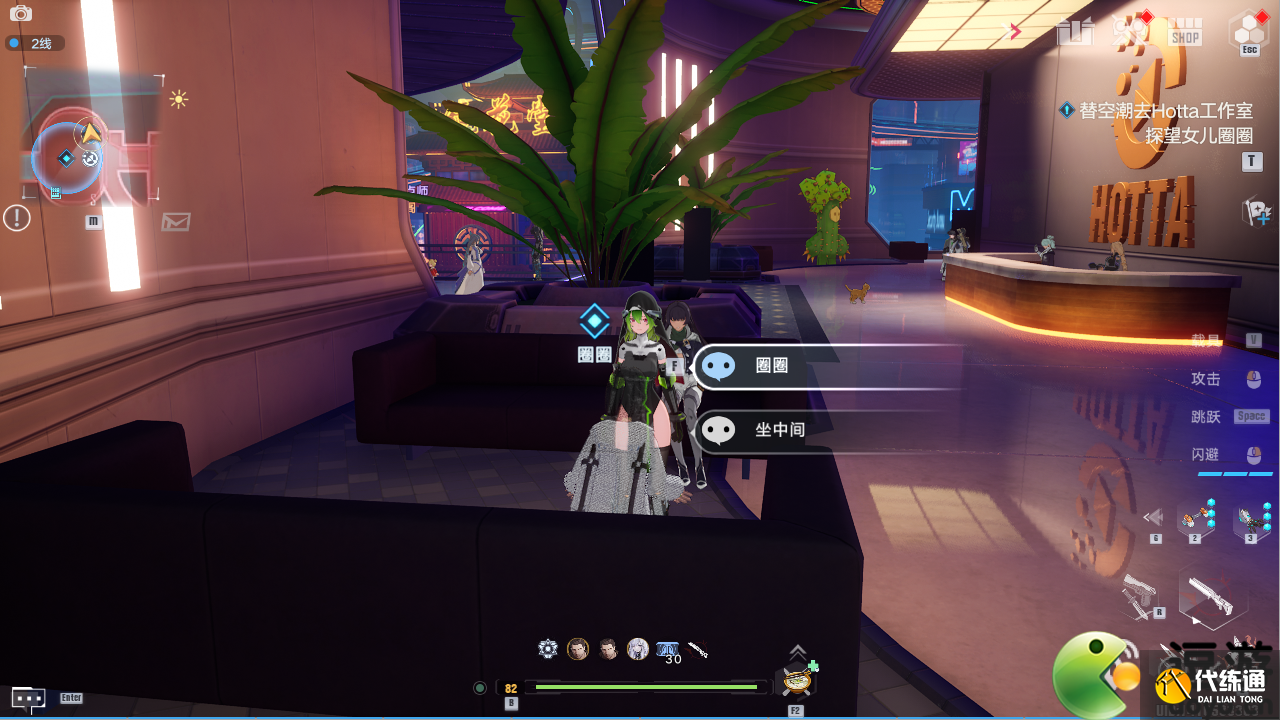Open the circular minimap
Viewport: 1280px width, 720px height.
click(x=68, y=157)
